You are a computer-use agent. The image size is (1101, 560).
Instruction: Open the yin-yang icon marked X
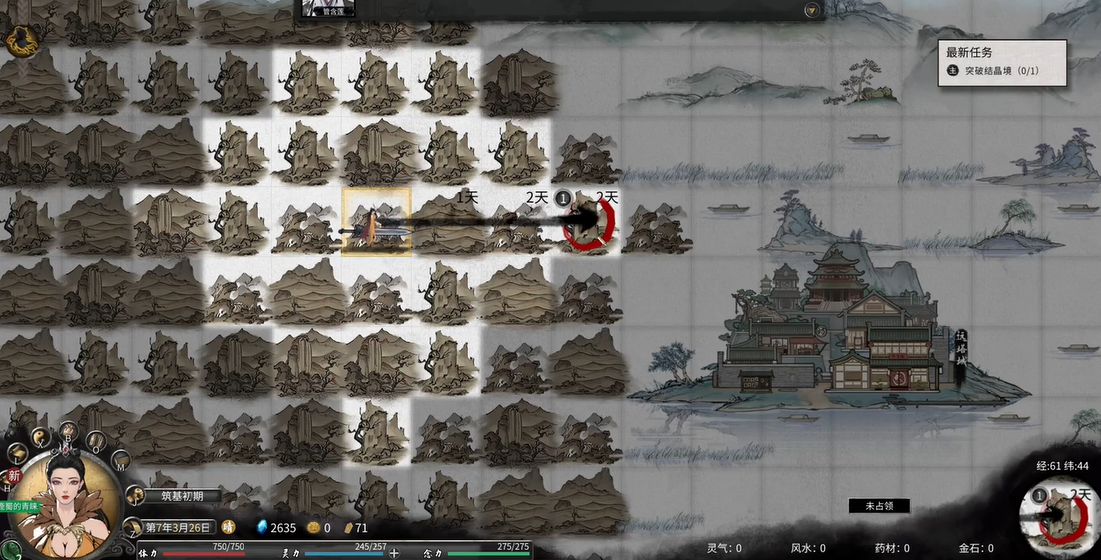40,437
